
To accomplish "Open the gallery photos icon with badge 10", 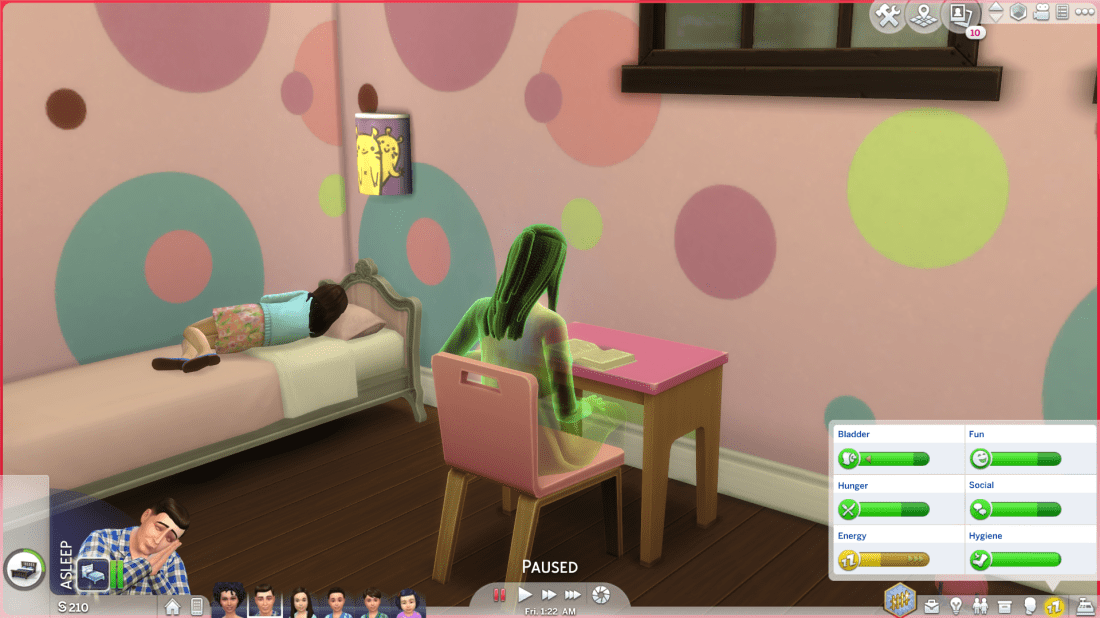I will 961,15.
